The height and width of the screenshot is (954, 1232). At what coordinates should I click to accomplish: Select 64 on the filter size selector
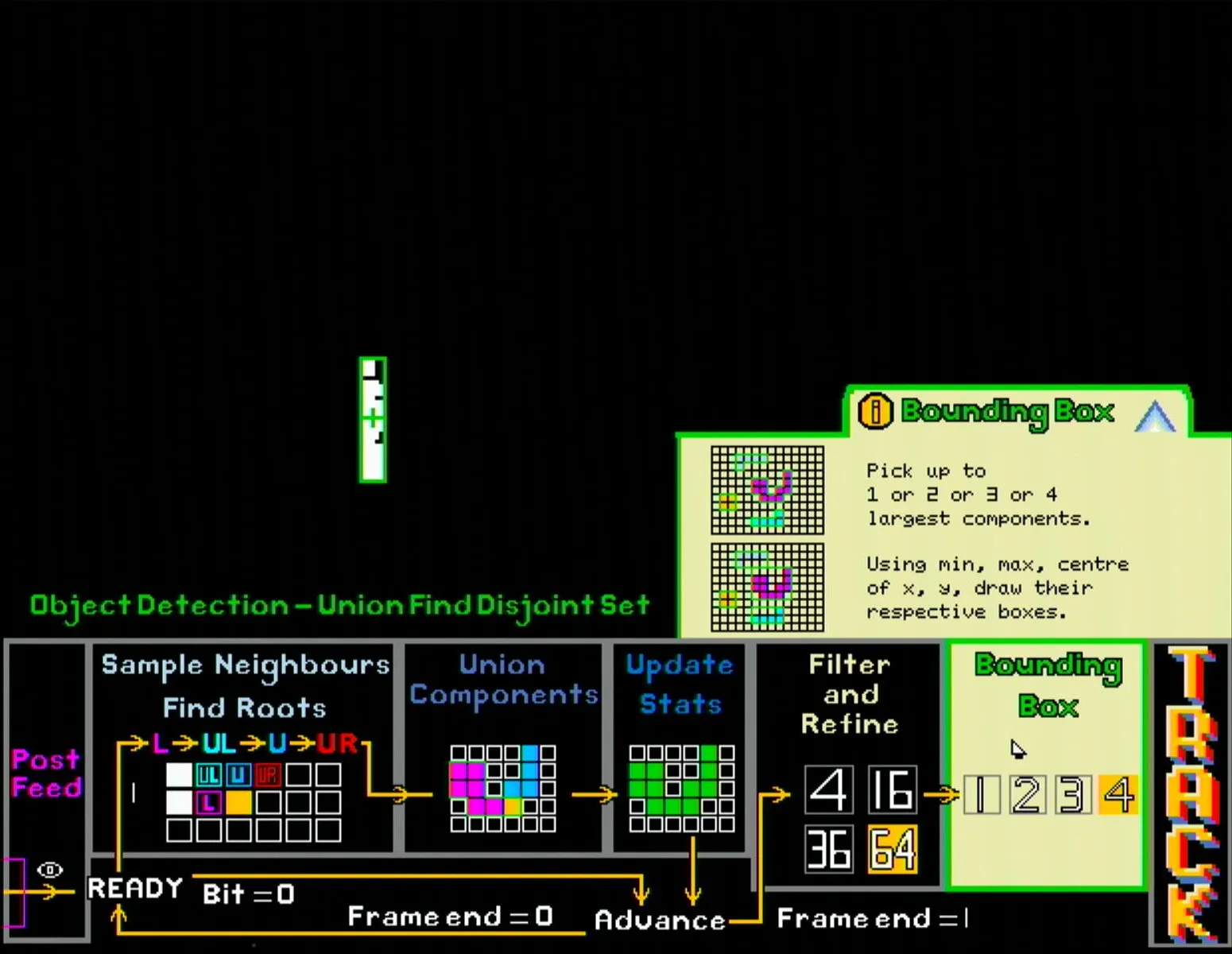(892, 849)
